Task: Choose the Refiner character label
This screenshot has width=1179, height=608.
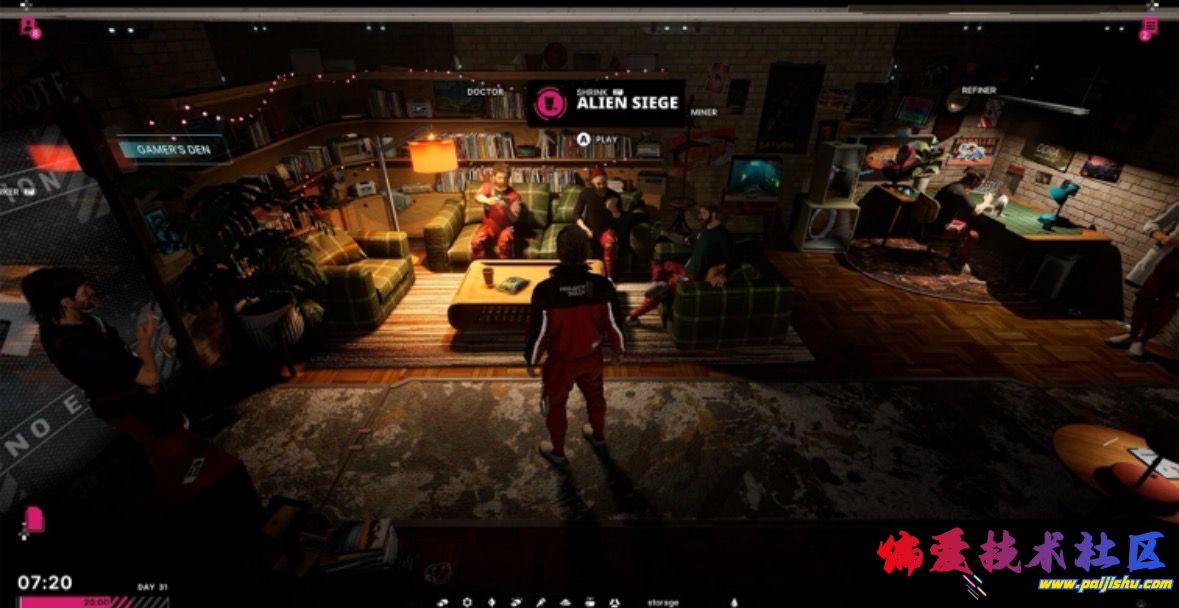Action: [x=978, y=90]
